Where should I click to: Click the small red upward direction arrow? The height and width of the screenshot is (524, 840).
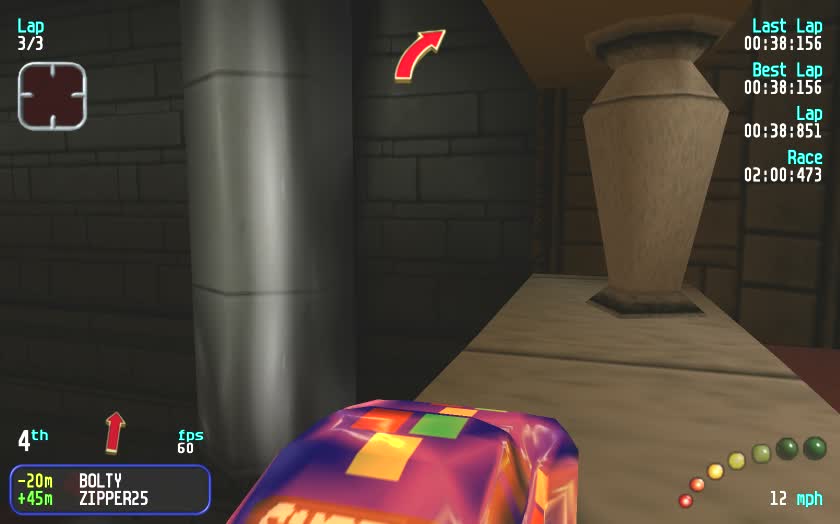coord(115,431)
